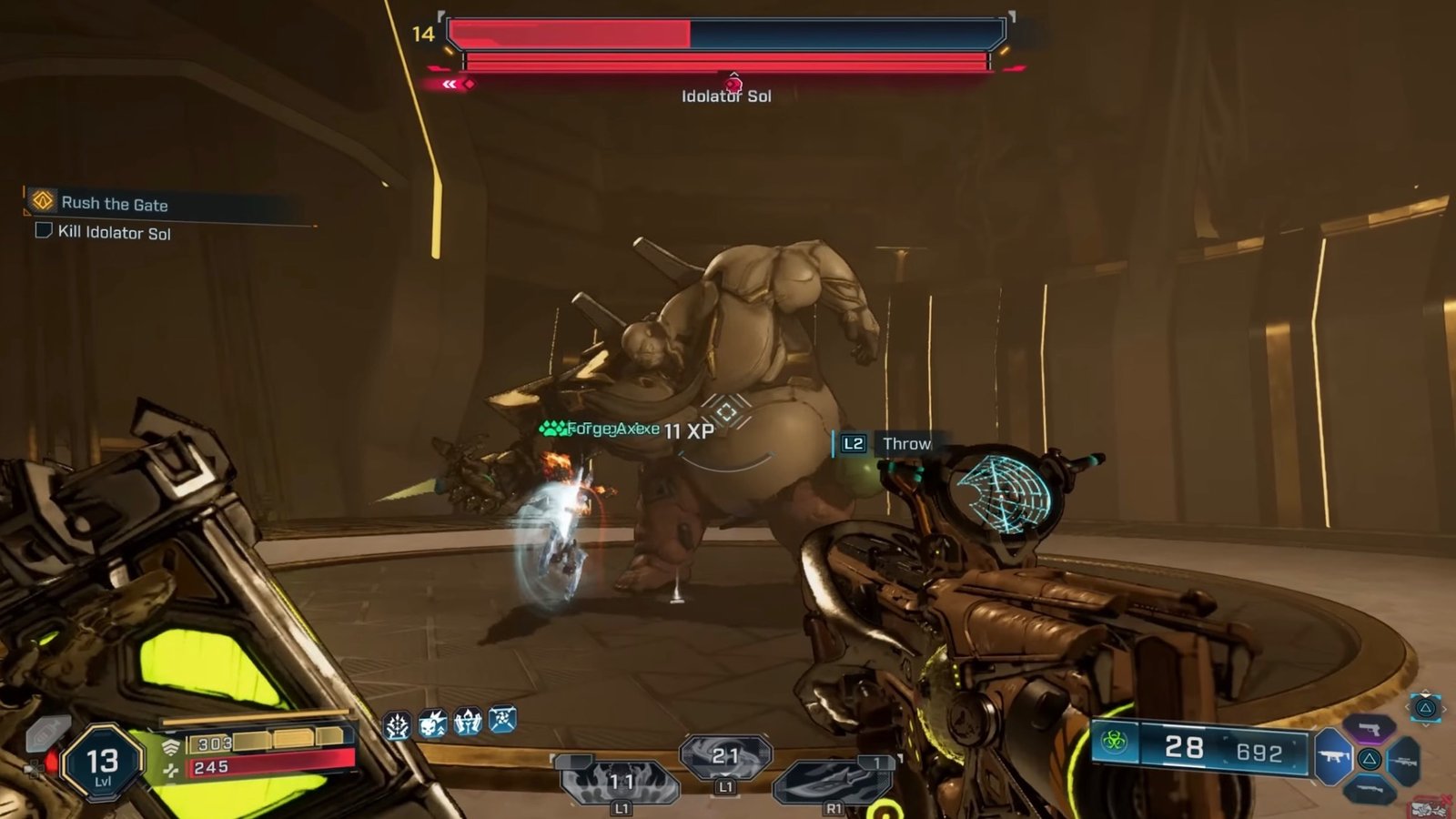This screenshot has width=1456, height=819.
Task: Activate the axe throw ability slot
Action: click(833, 780)
